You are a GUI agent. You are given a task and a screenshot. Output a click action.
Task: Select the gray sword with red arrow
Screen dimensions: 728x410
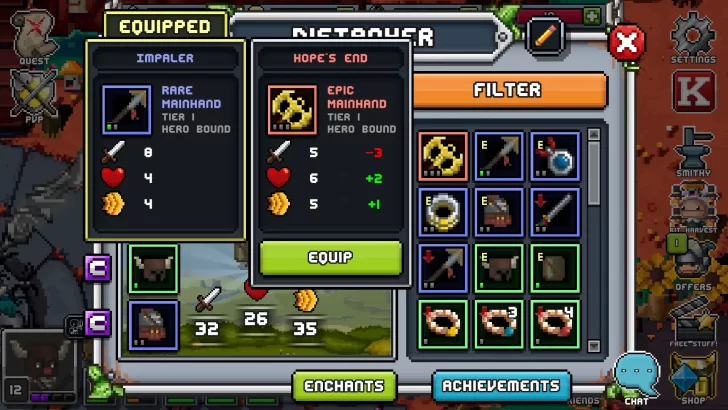555,213
